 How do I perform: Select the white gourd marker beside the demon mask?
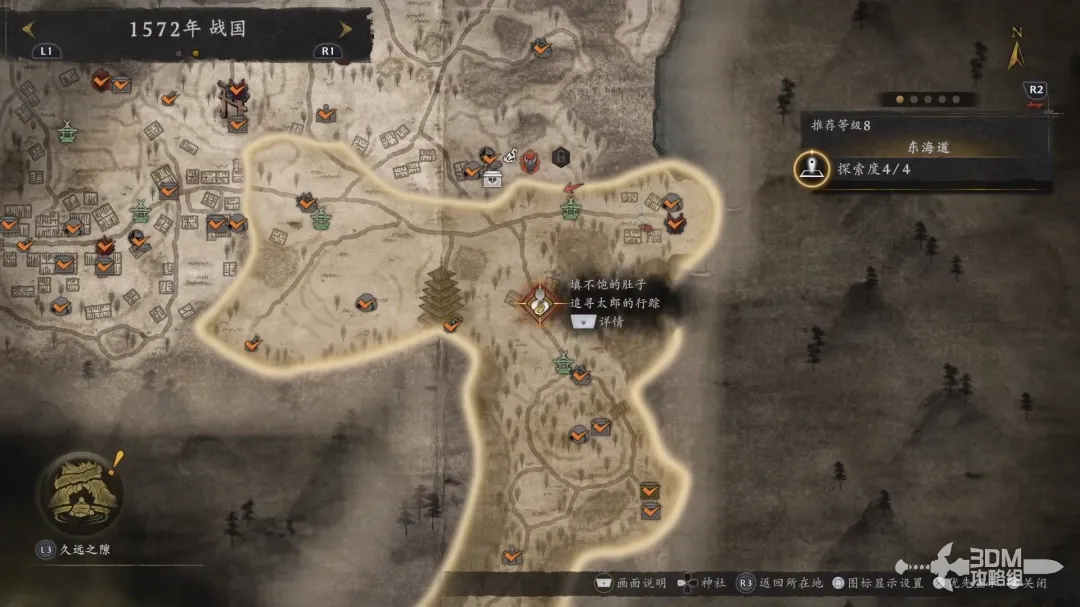[x=509, y=156]
